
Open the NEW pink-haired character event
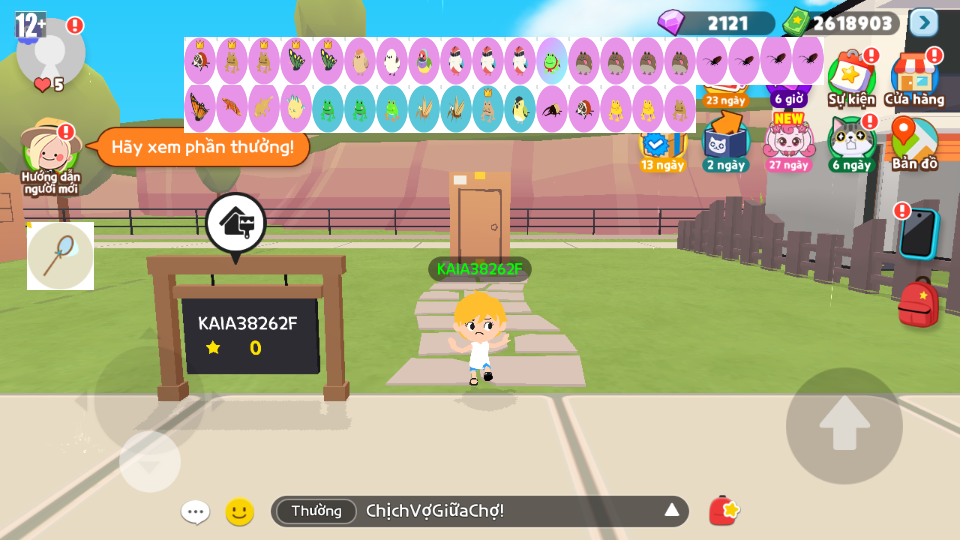[788, 143]
